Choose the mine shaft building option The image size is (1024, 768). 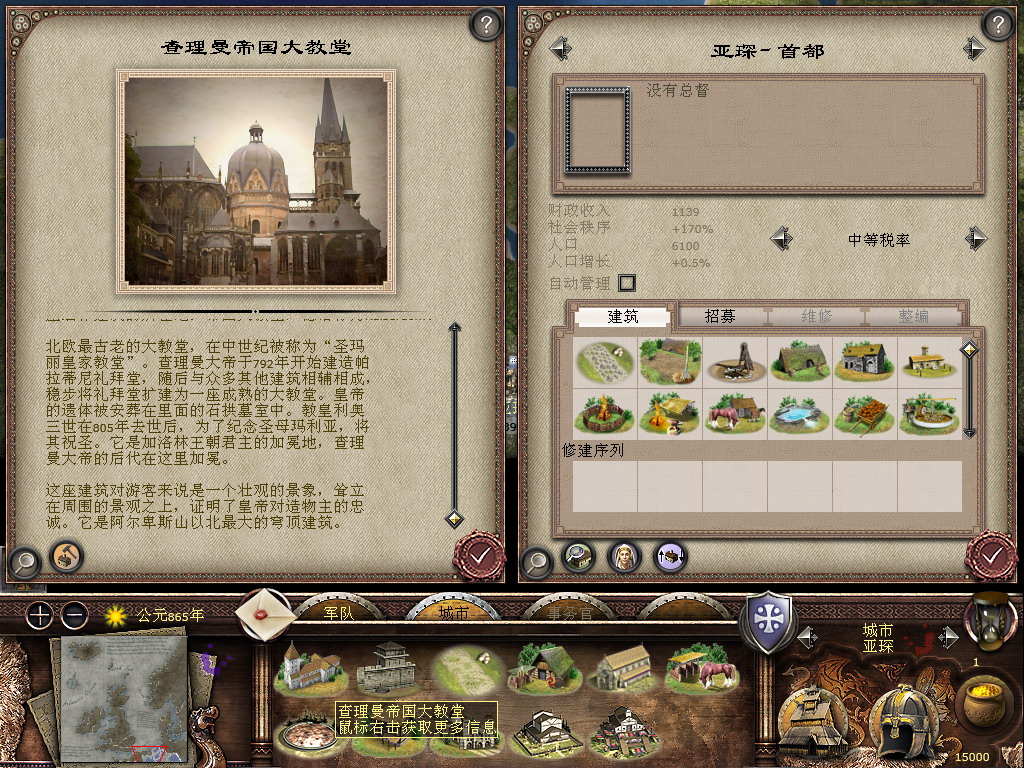pos(734,361)
